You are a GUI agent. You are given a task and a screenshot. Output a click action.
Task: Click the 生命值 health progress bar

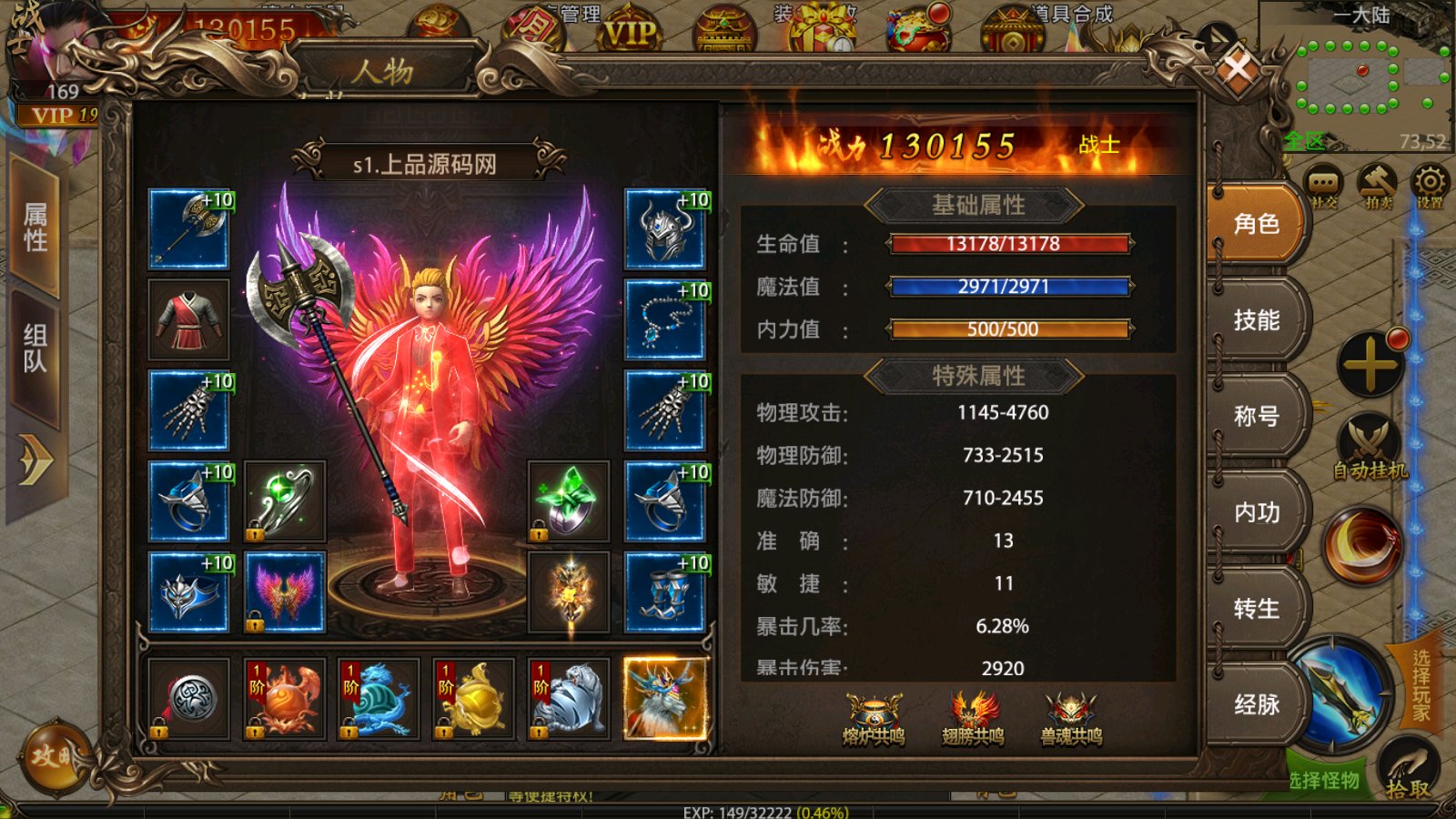tap(1010, 244)
